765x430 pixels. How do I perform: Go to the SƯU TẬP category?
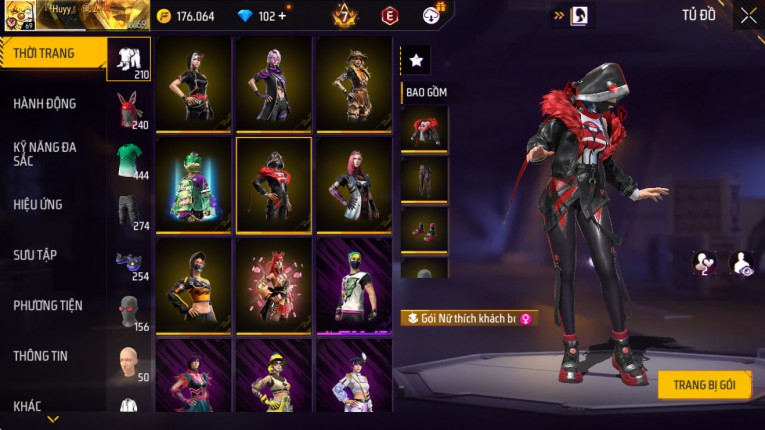(x=35, y=255)
